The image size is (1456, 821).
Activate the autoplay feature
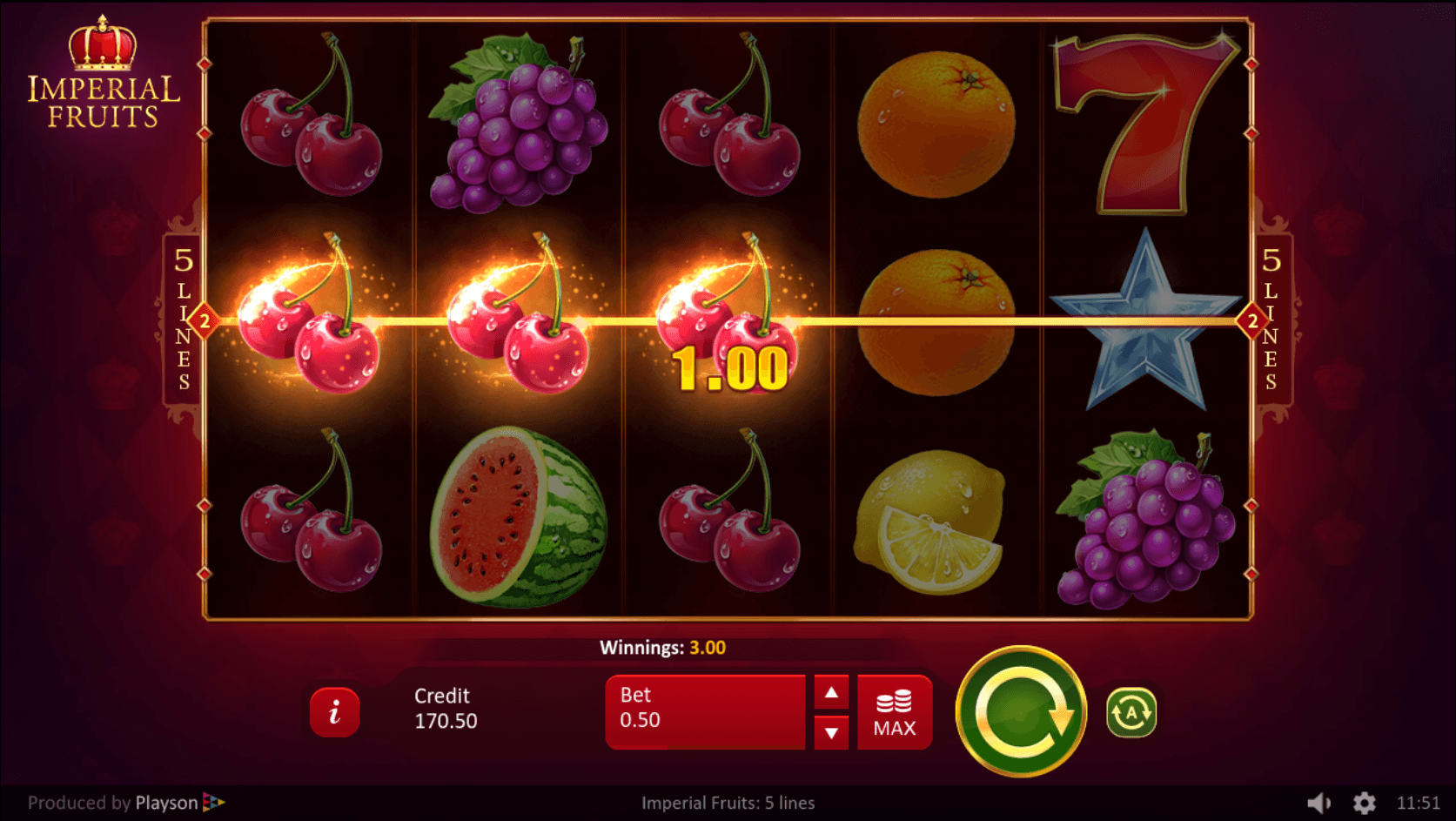[x=1130, y=712]
